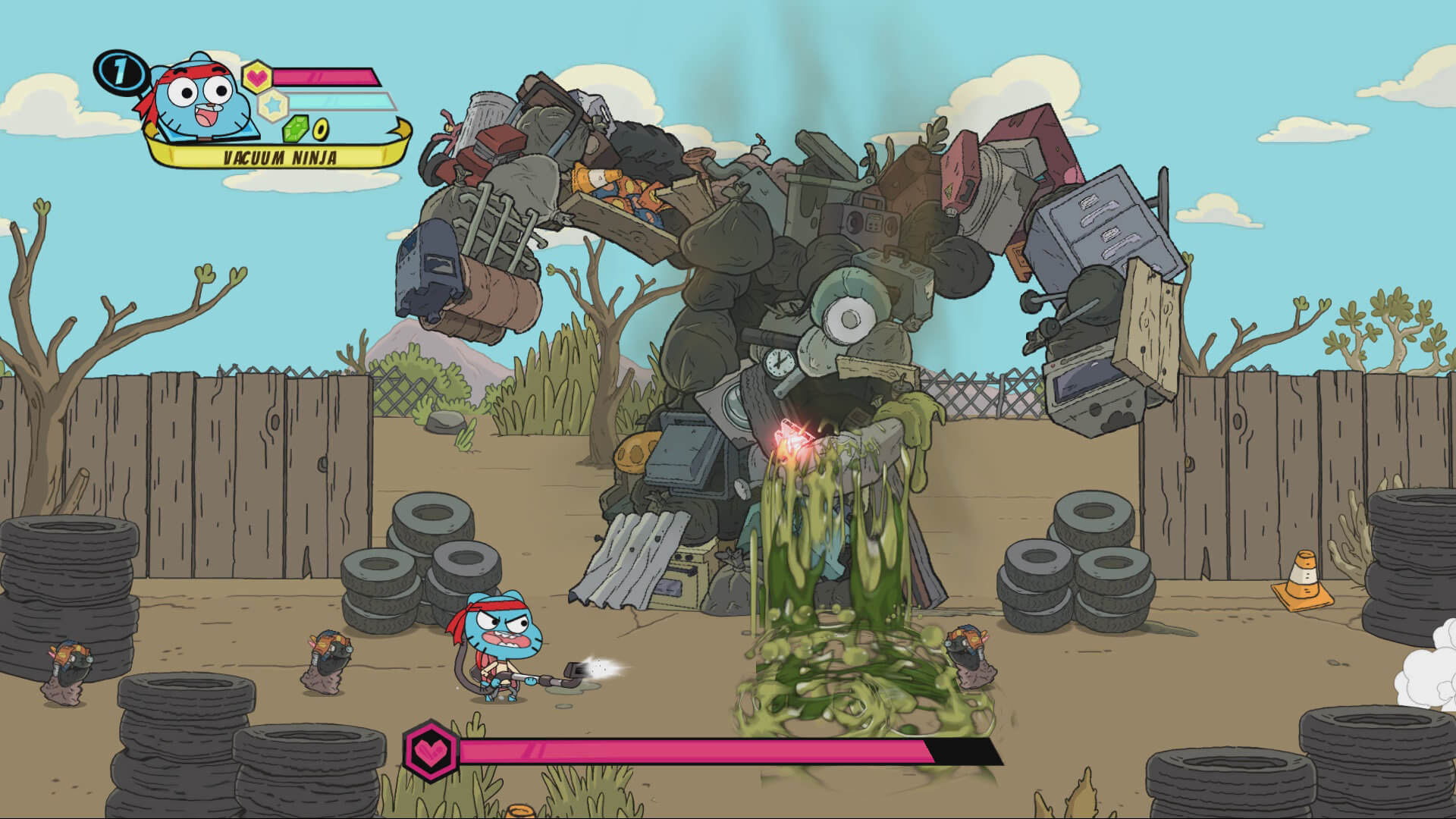Click the VACUUM NINJA name banner

(281, 157)
